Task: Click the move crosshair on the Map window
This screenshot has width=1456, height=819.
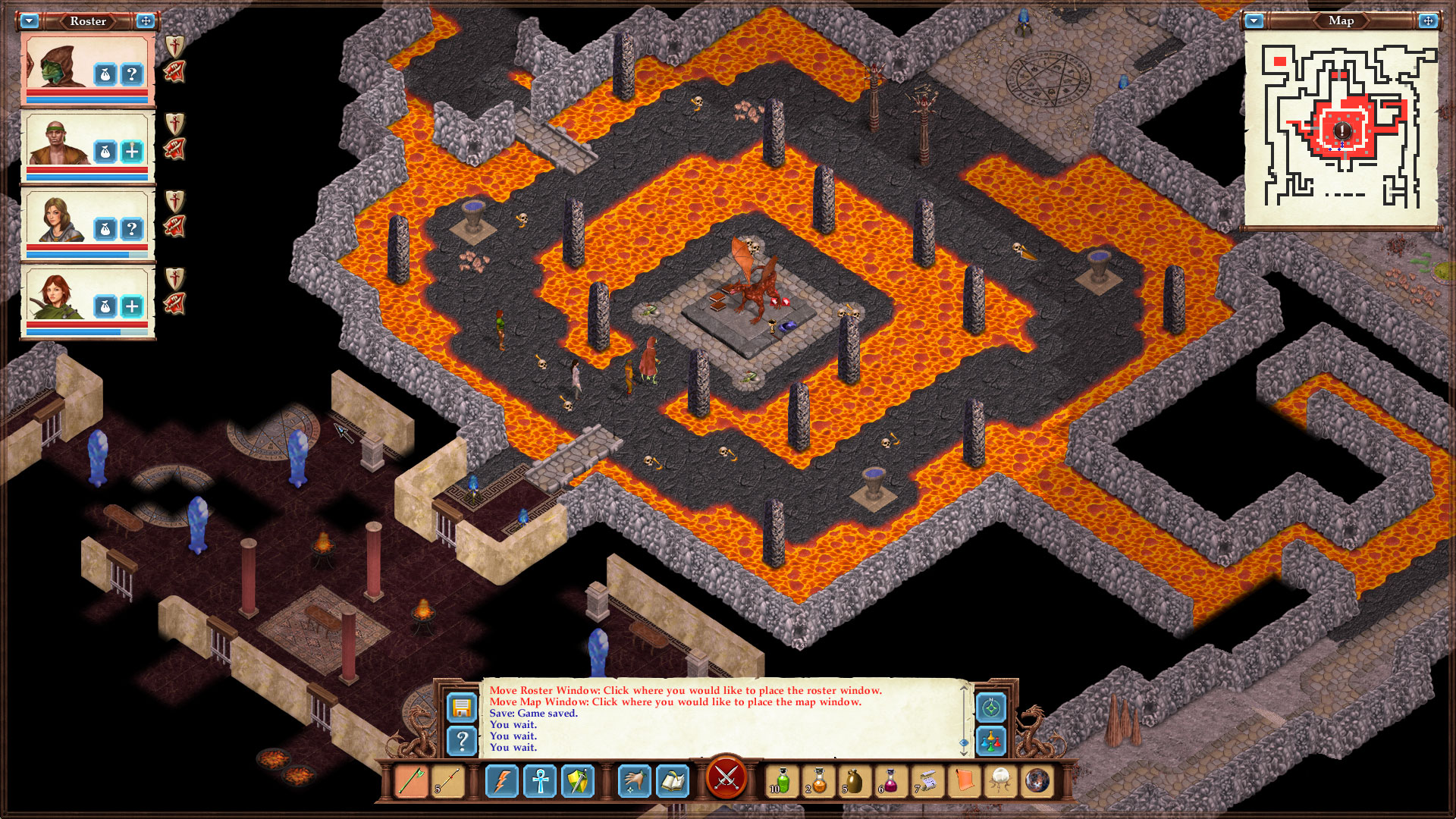Action: tap(1428, 20)
